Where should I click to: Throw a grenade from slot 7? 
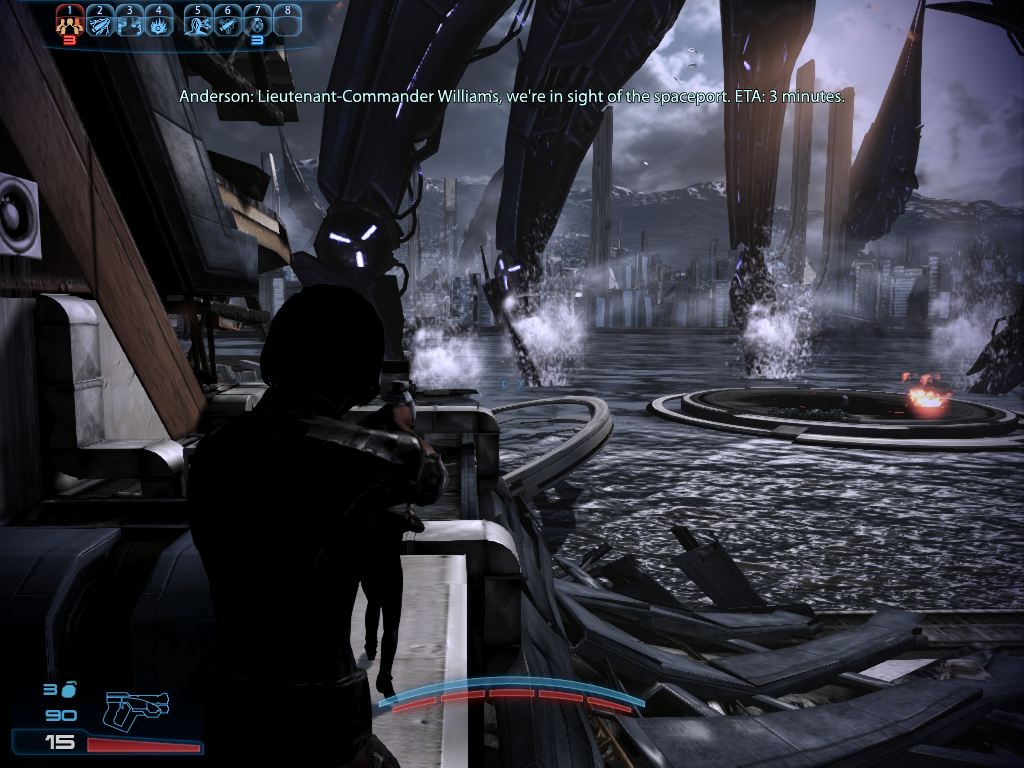pos(258,21)
